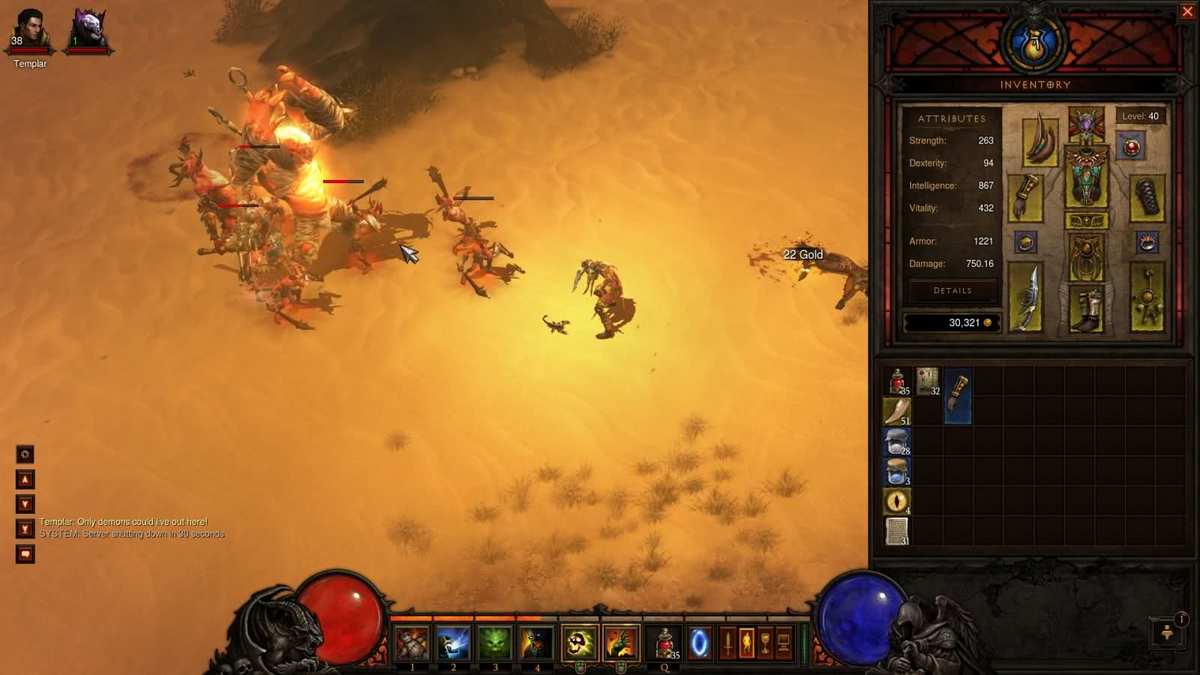Screen dimensions: 1200x675
Task: Select the blue-highlighted quiver item in inventory
Action: click(958, 395)
